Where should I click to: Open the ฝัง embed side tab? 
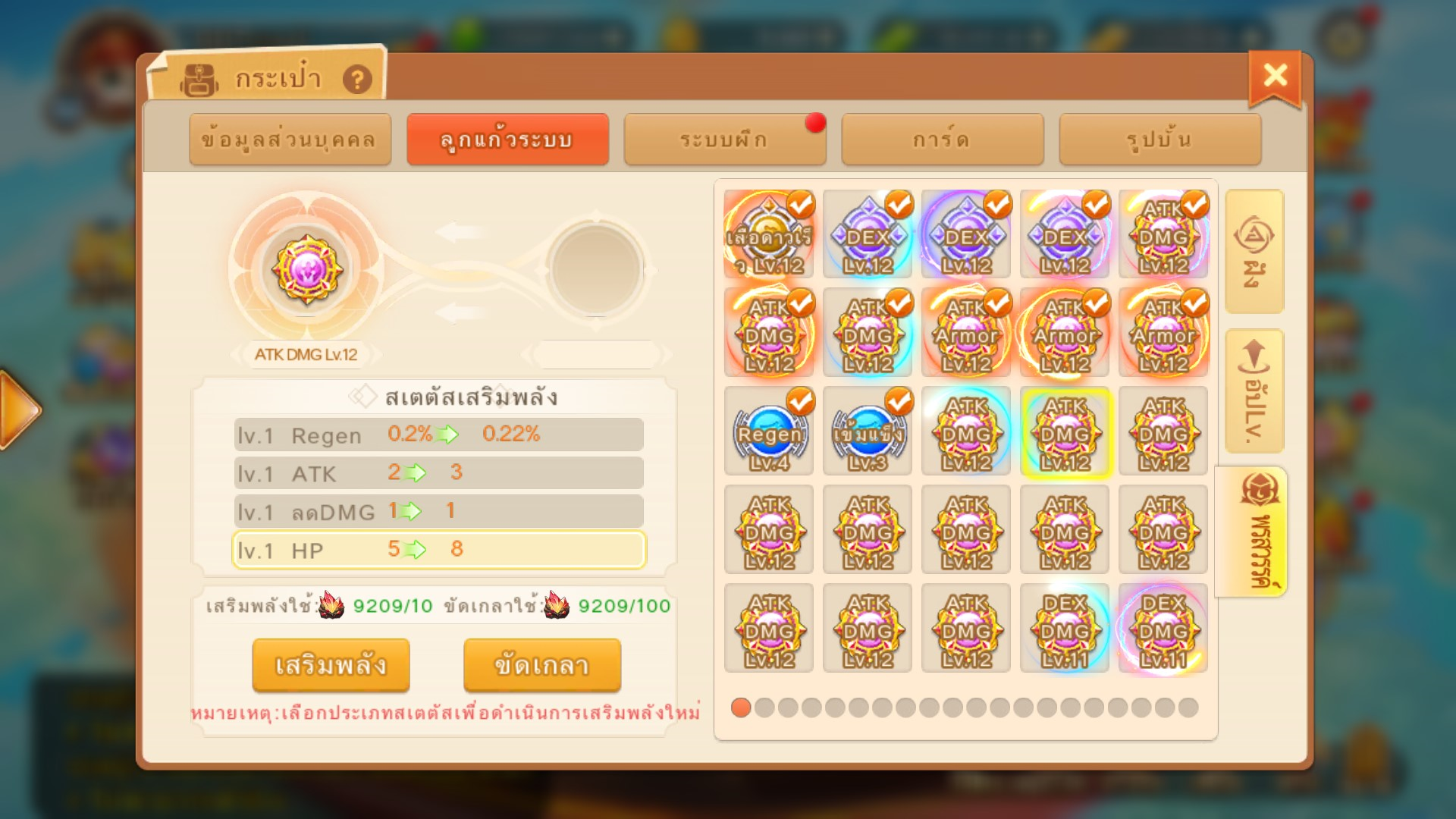coord(1254,252)
